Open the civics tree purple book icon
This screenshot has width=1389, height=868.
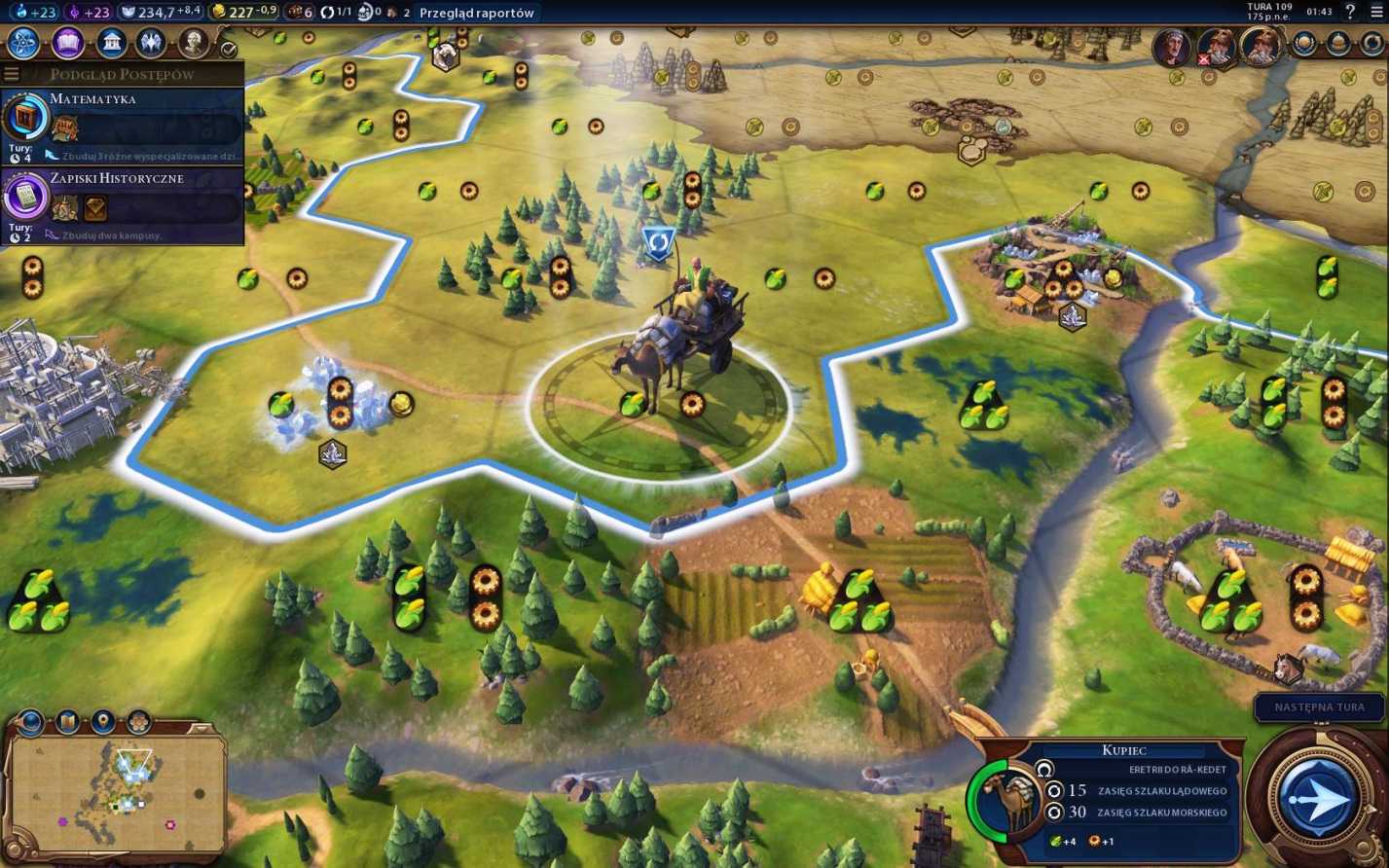pyautogui.click(x=67, y=43)
